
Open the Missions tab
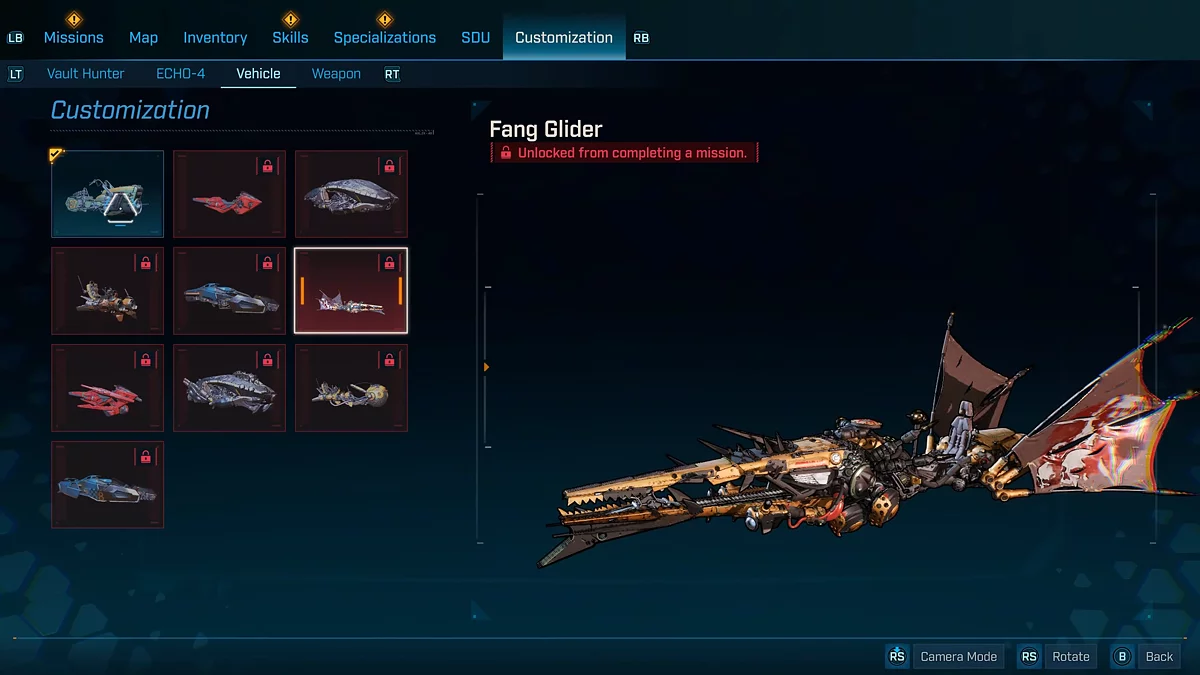(73, 37)
